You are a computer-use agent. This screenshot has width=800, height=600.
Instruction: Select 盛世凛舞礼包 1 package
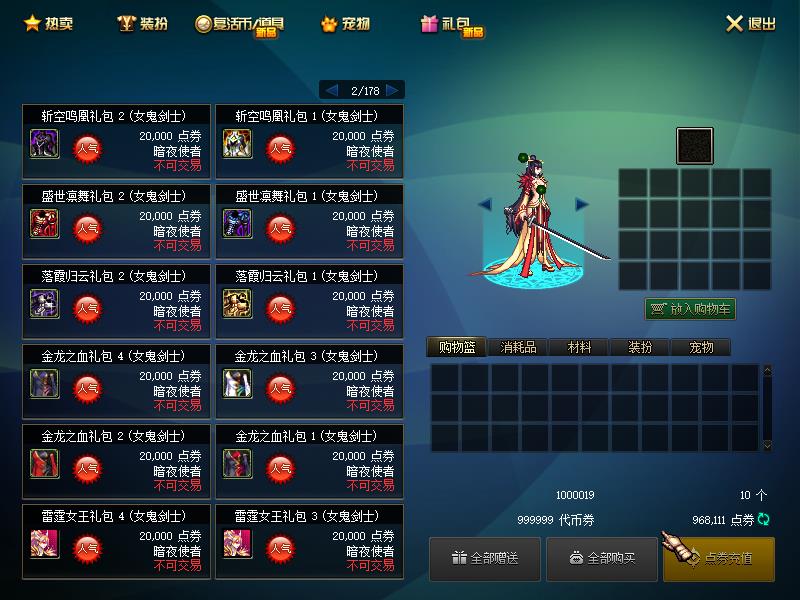click(310, 222)
